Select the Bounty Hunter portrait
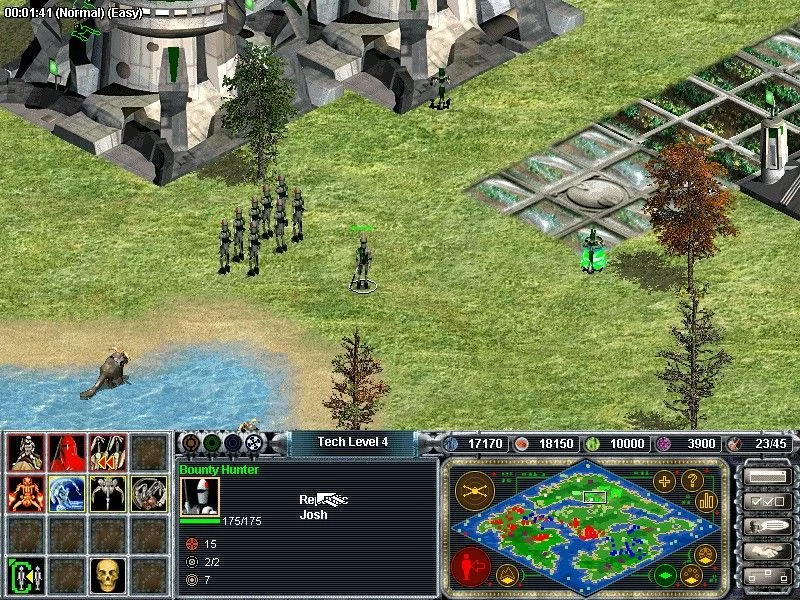The width and height of the screenshot is (800, 600). (x=199, y=497)
